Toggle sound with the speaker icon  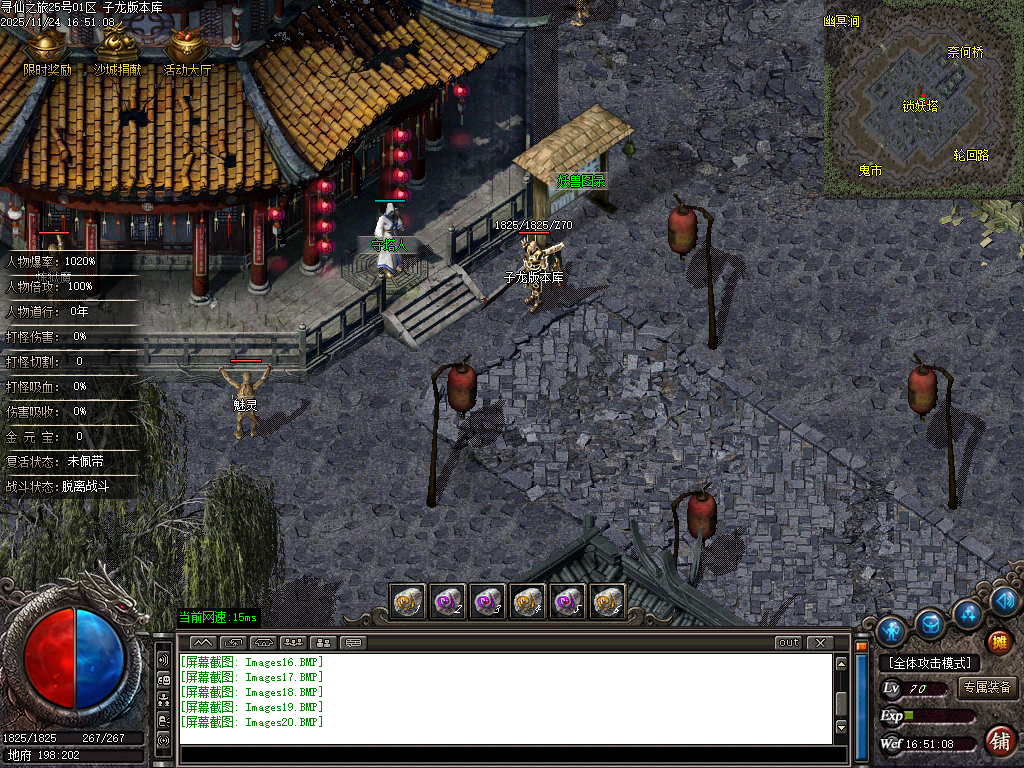1006,600
